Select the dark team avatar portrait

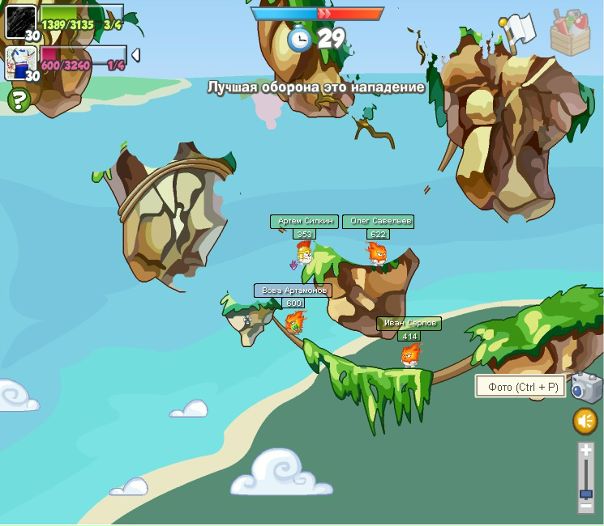21,22
